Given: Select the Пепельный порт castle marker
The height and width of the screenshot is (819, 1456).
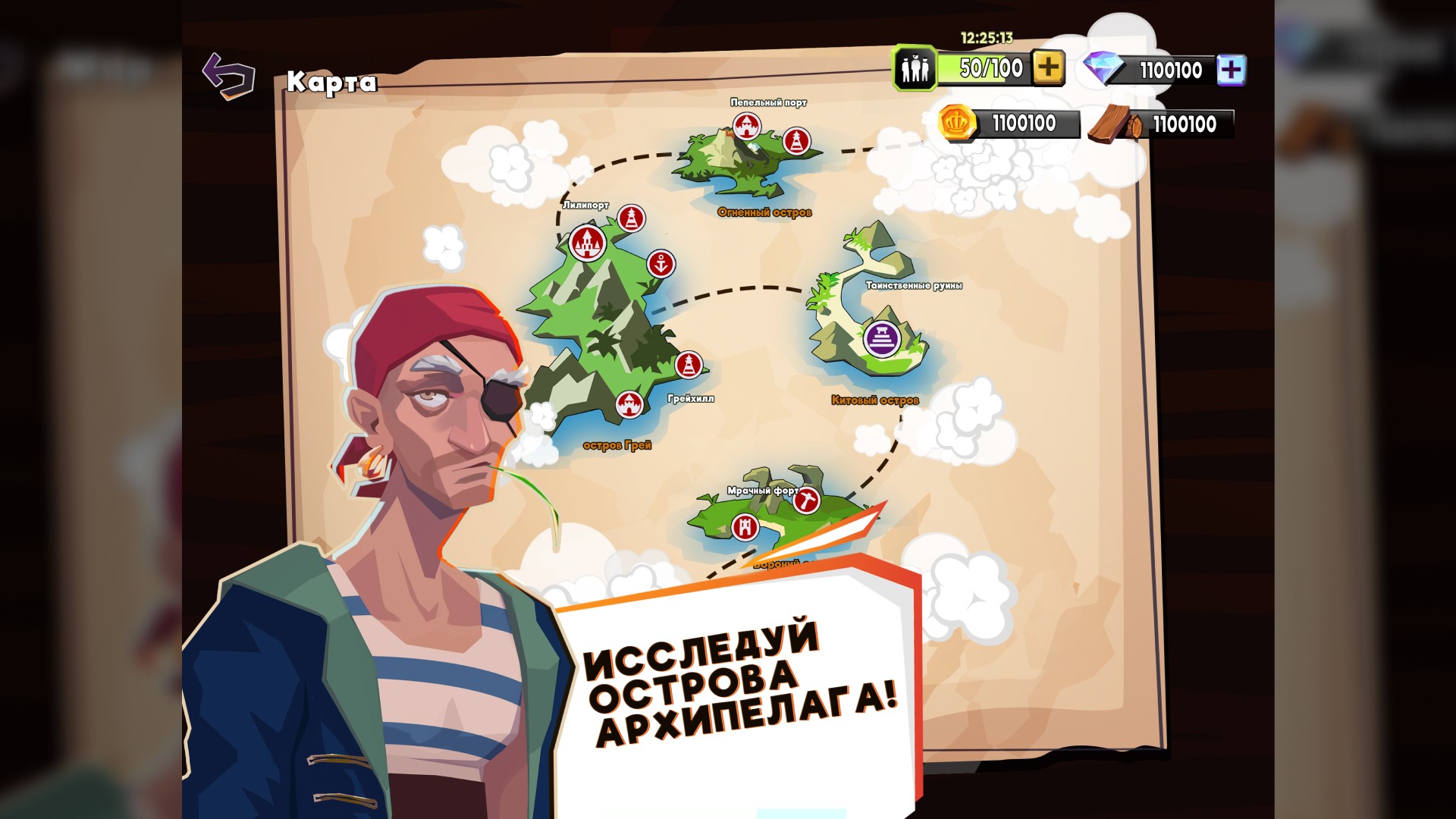Looking at the screenshot, I should click(747, 125).
